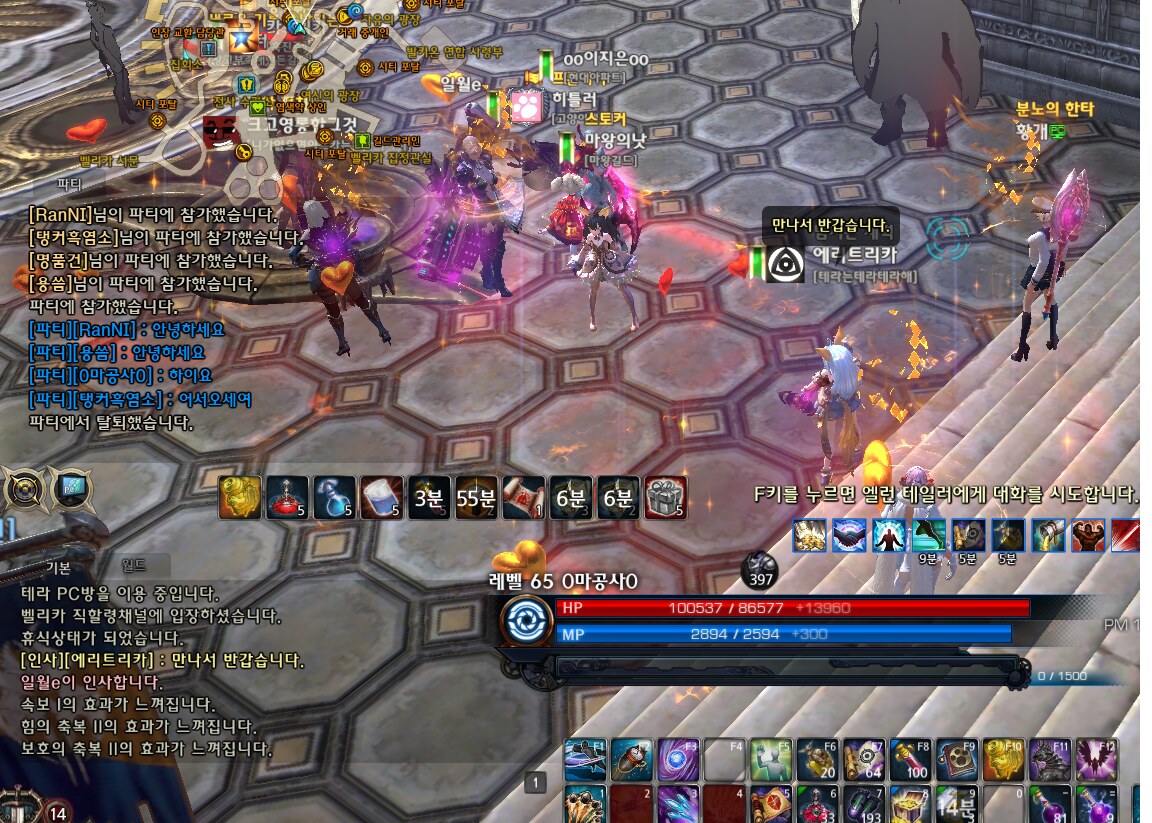Click the PC monitor icon button
The width and height of the screenshot is (1152, 823).
pos(70,491)
